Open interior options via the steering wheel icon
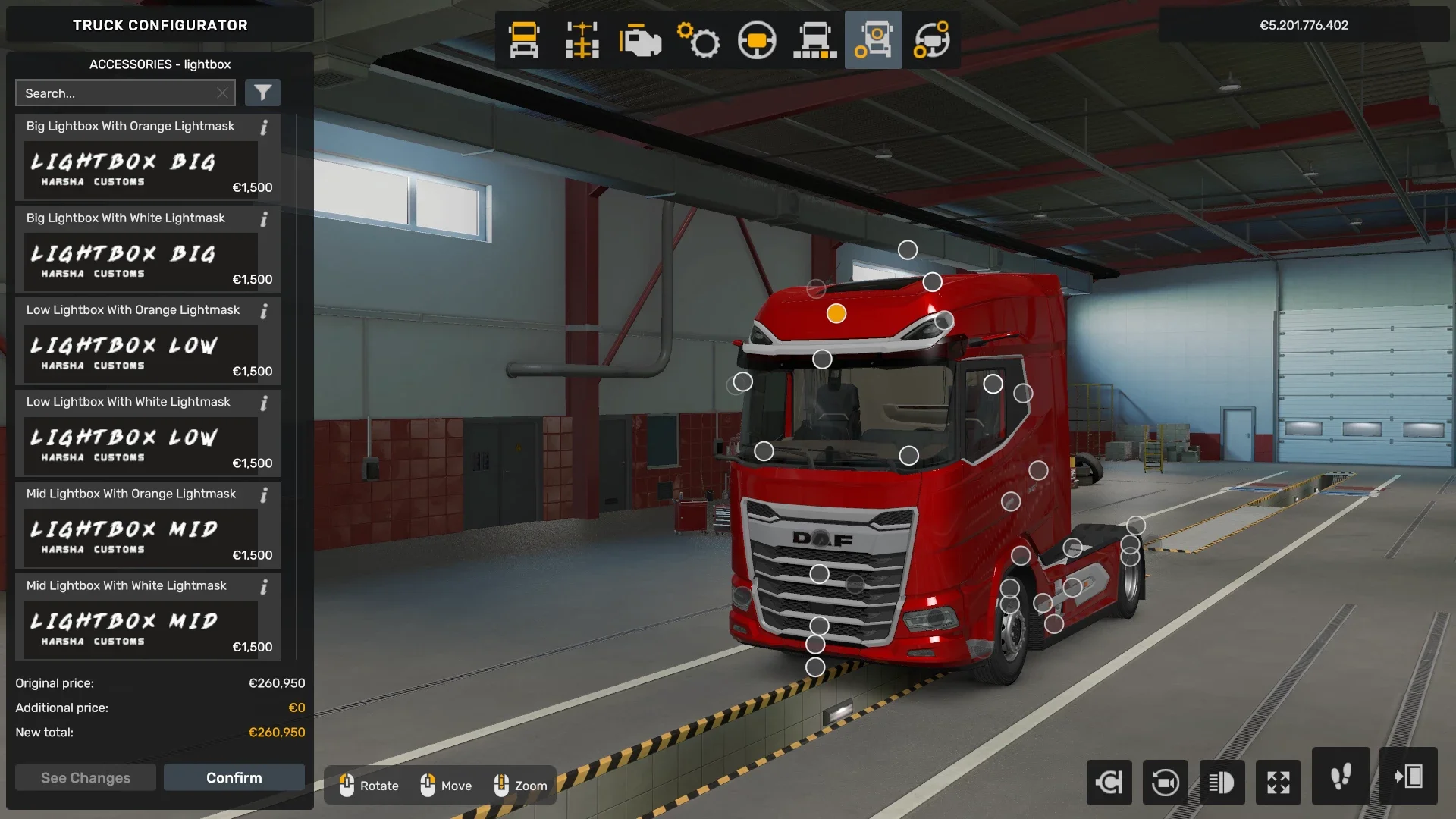This screenshot has height=819, width=1456. [x=758, y=41]
